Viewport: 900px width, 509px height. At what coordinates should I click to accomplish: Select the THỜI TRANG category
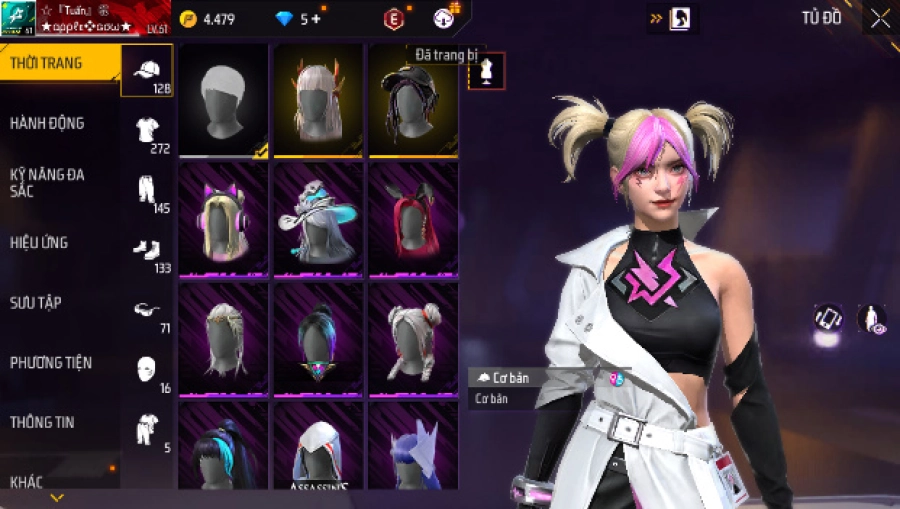point(47,64)
